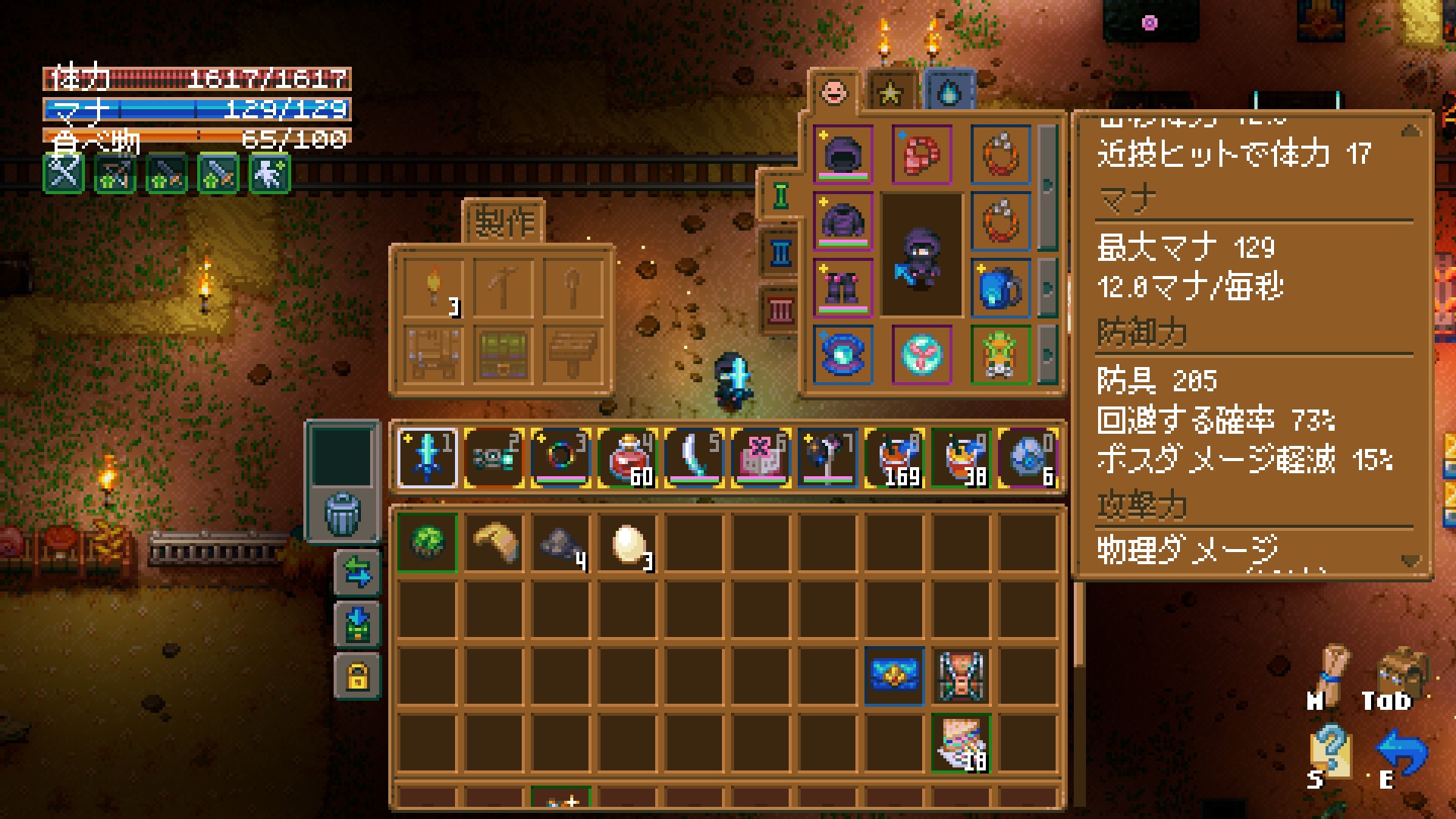Select the blue backpack equipment slot
Screen dimensions: 1456x819
pyautogui.click(x=1000, y=288)
